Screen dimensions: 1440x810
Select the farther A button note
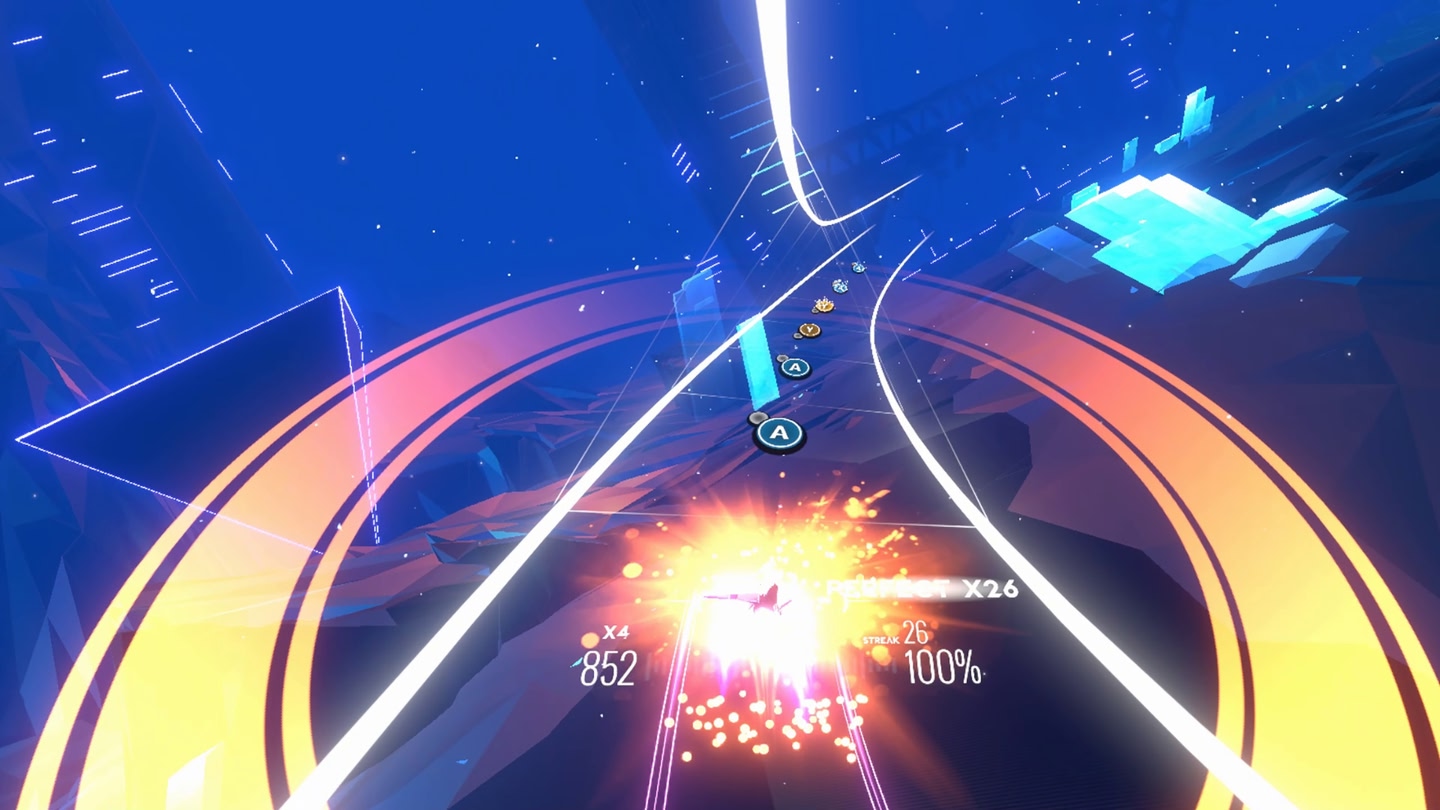(796, 368)
